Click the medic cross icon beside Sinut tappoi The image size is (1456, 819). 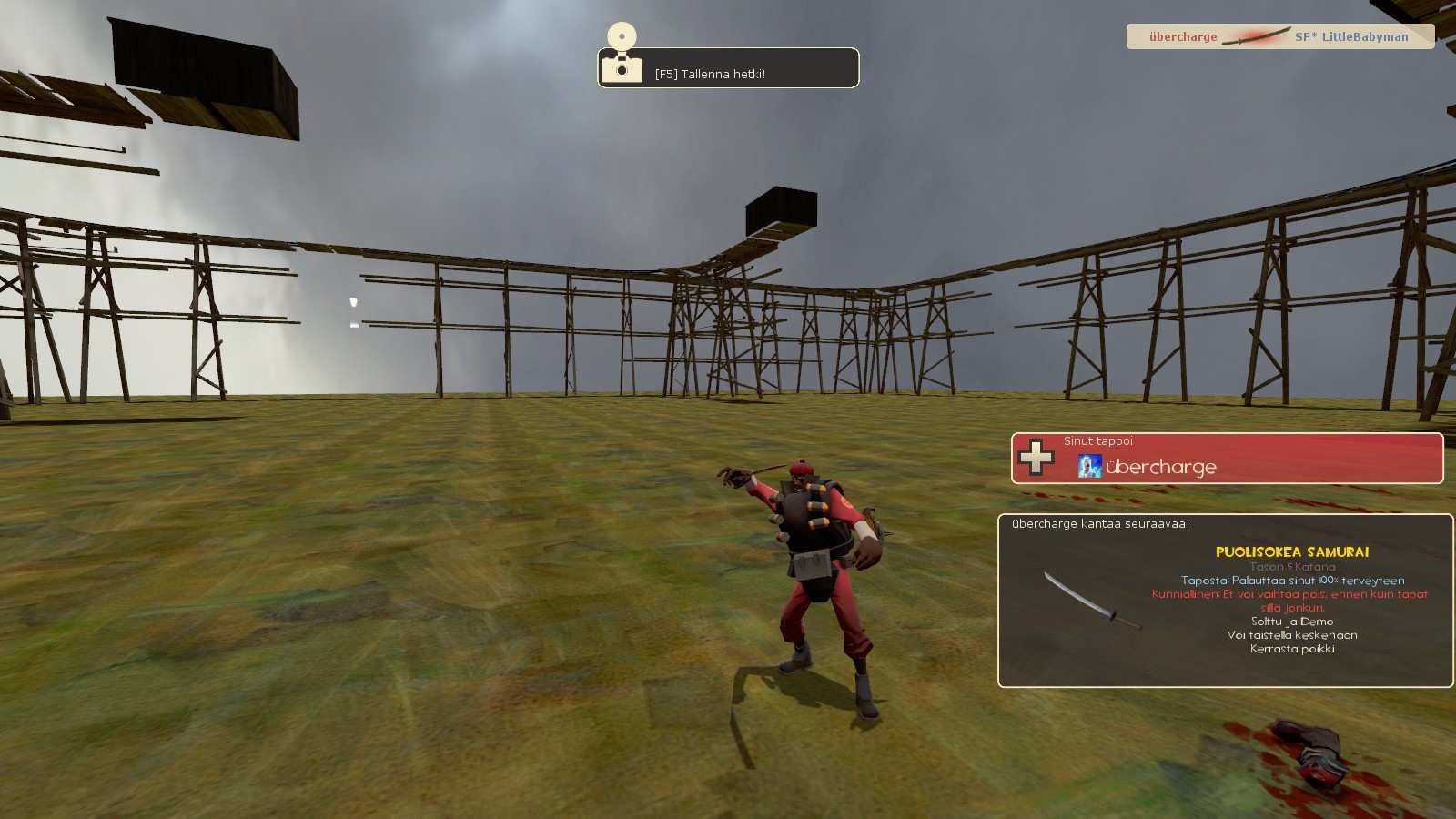(1036, 458)
